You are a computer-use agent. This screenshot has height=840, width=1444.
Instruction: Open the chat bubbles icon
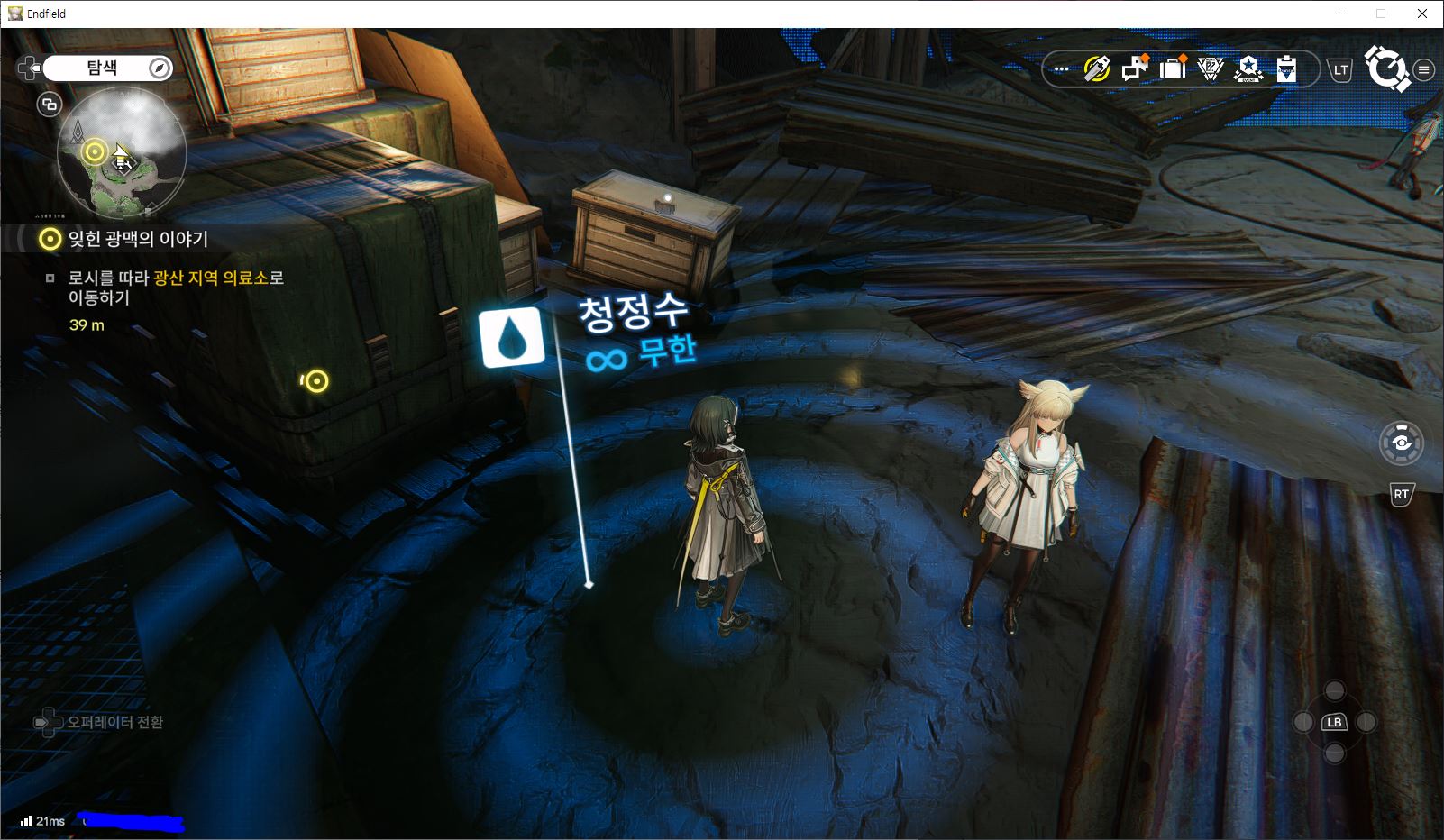click(1134, 69)
